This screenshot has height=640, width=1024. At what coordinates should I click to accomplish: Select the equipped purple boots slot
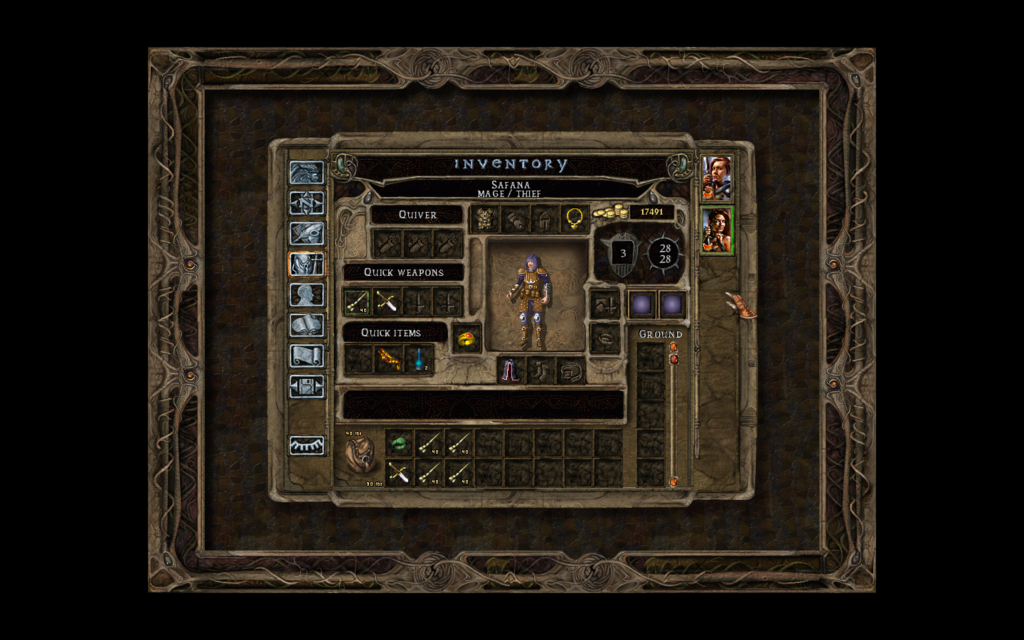pyautogui.click(x=512, y=370)
